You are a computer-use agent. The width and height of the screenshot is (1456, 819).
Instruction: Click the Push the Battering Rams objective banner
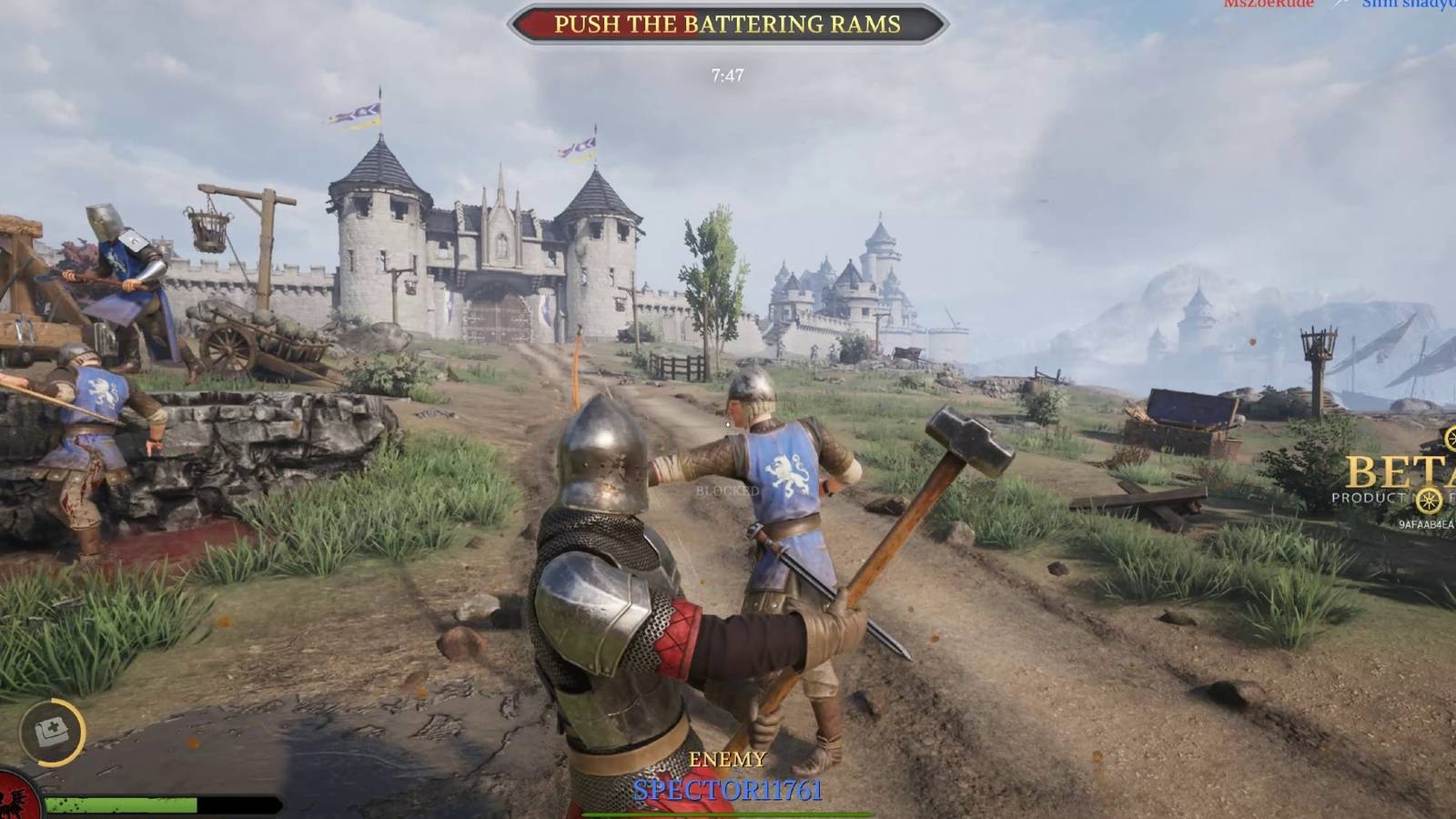point(727,25)
